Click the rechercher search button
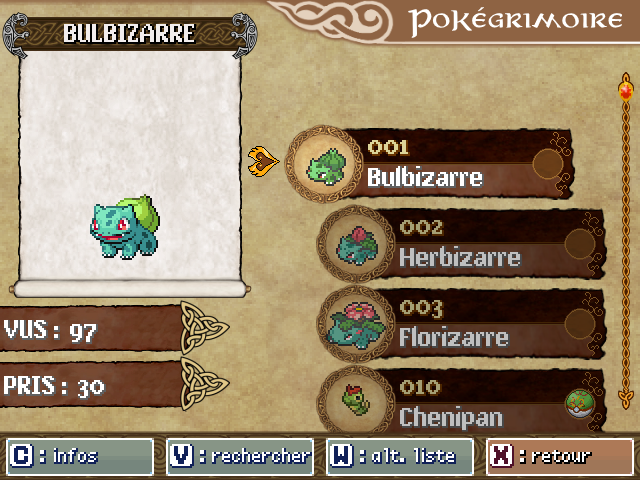640x480 pixels. coord(240,457)
